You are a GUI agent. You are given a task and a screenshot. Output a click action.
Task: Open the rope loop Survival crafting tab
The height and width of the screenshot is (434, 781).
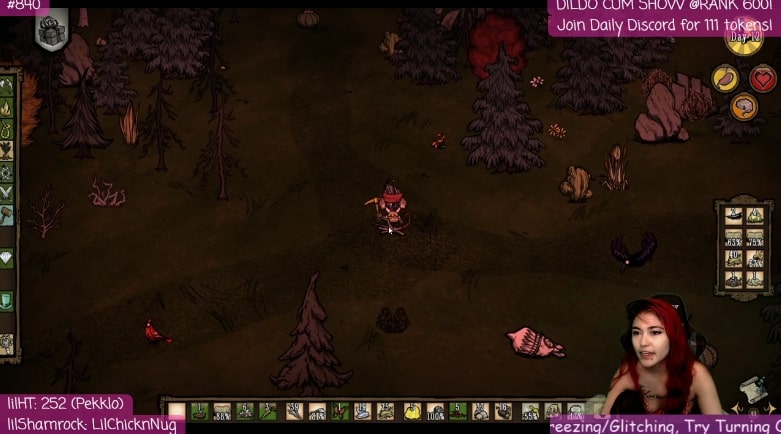click(6, 129)
